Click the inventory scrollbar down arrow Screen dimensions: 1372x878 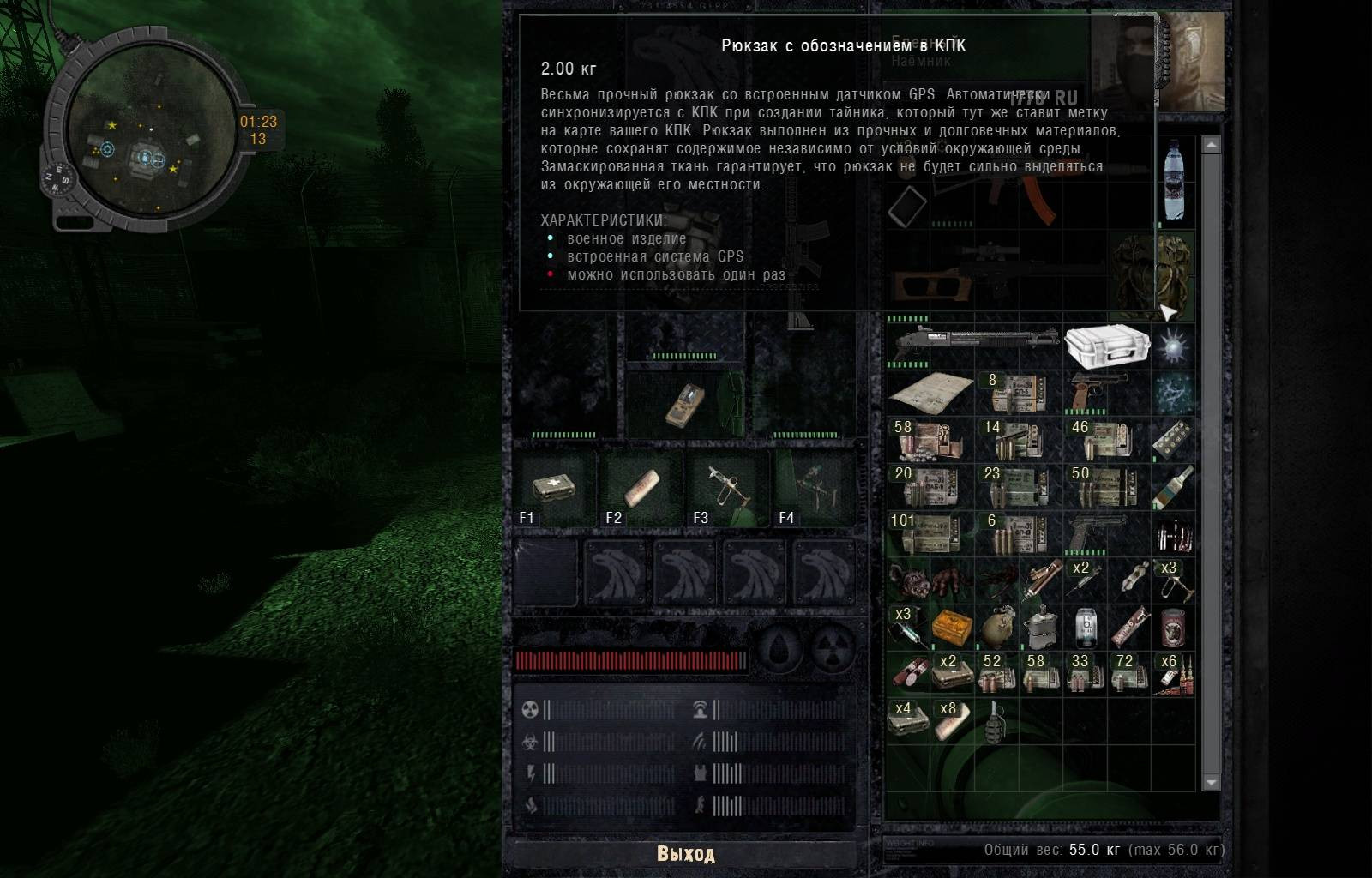1211,782
